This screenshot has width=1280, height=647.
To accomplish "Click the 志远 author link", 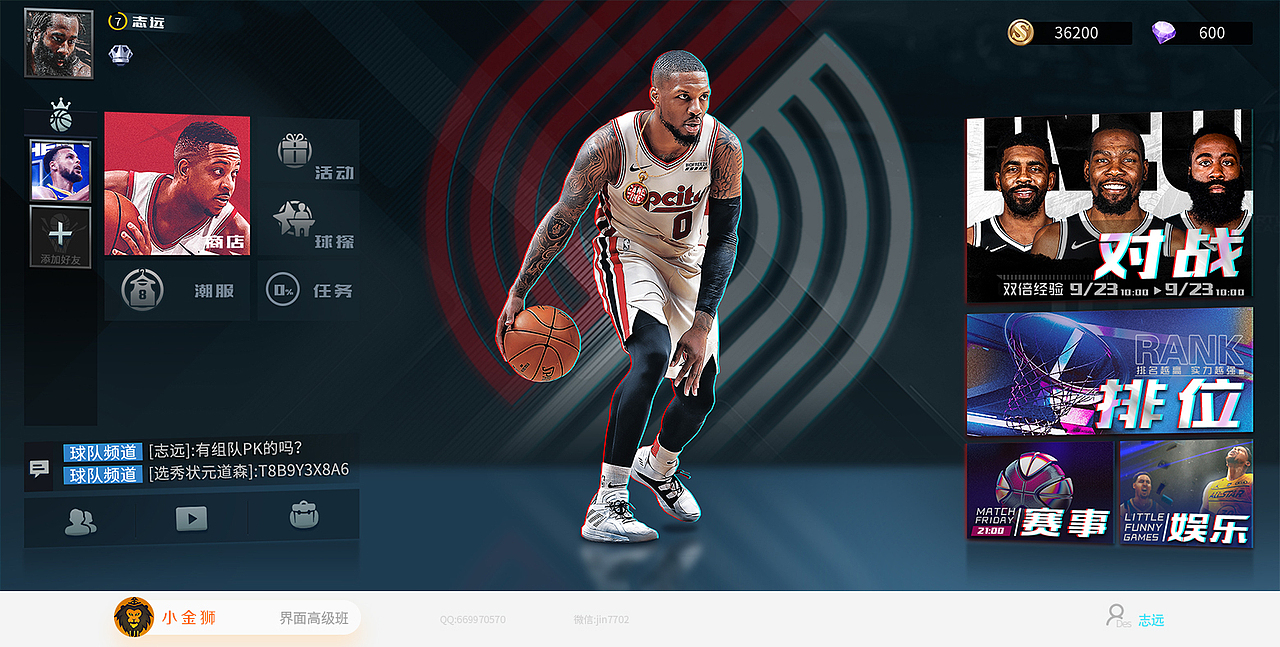I will pos(1151,620).
